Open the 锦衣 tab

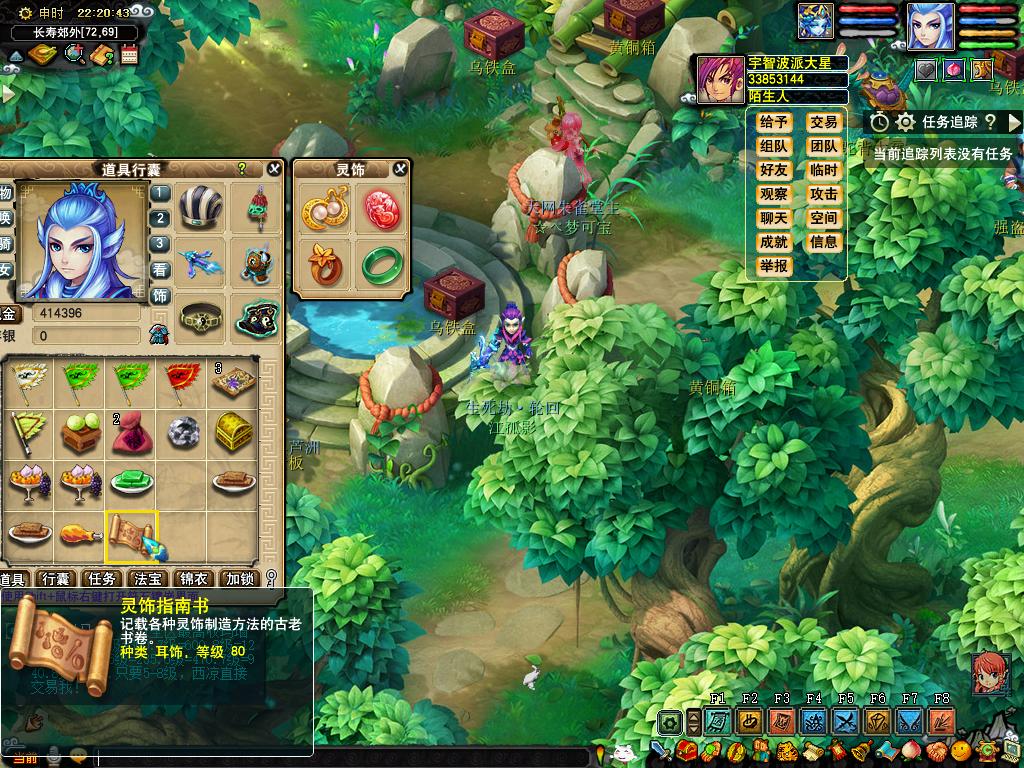pyautogui.click(x=193, y=579)
